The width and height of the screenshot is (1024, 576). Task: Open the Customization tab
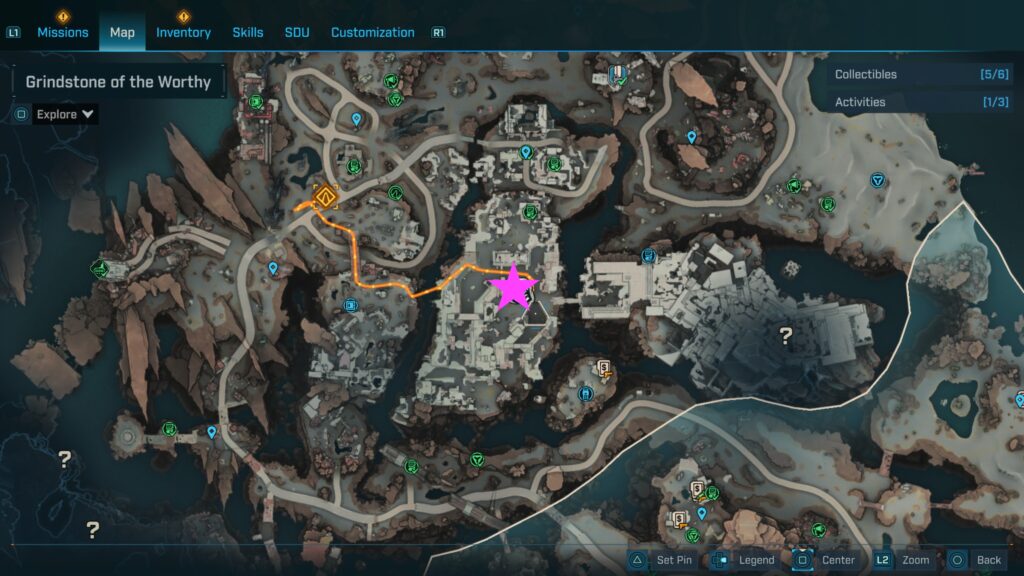372,32
